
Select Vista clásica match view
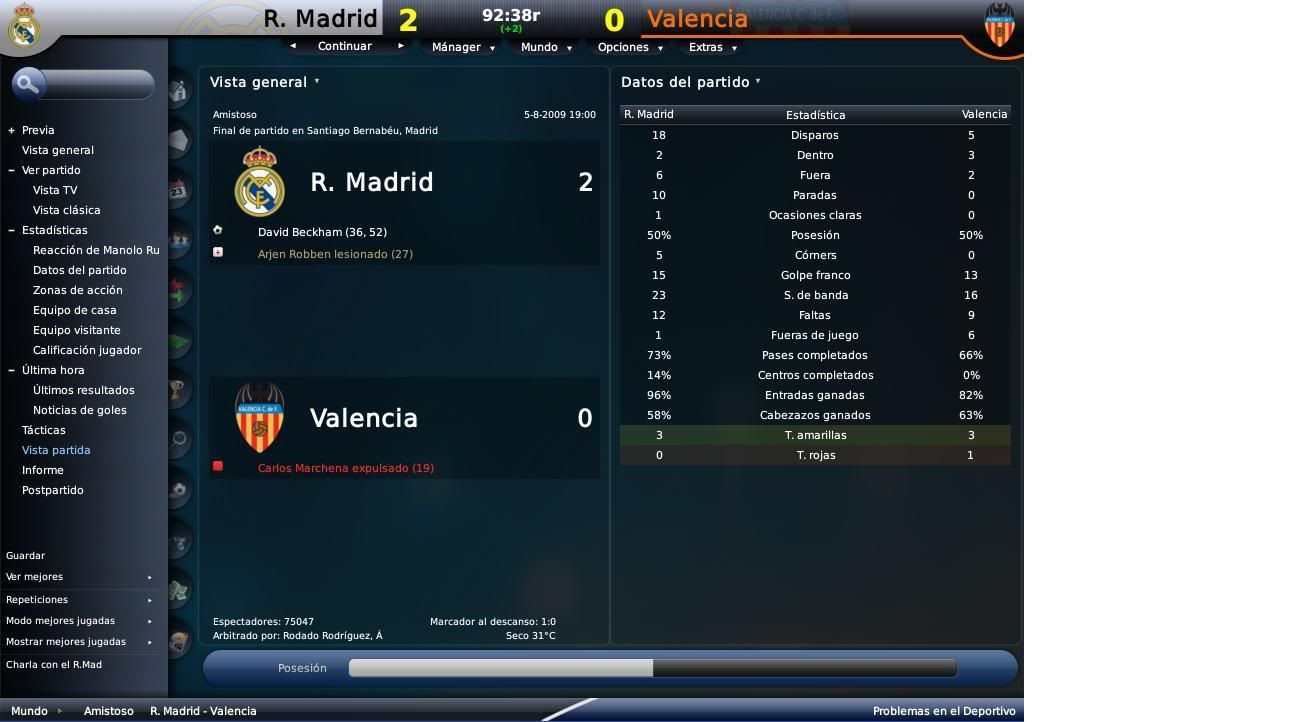coord(66,210)
